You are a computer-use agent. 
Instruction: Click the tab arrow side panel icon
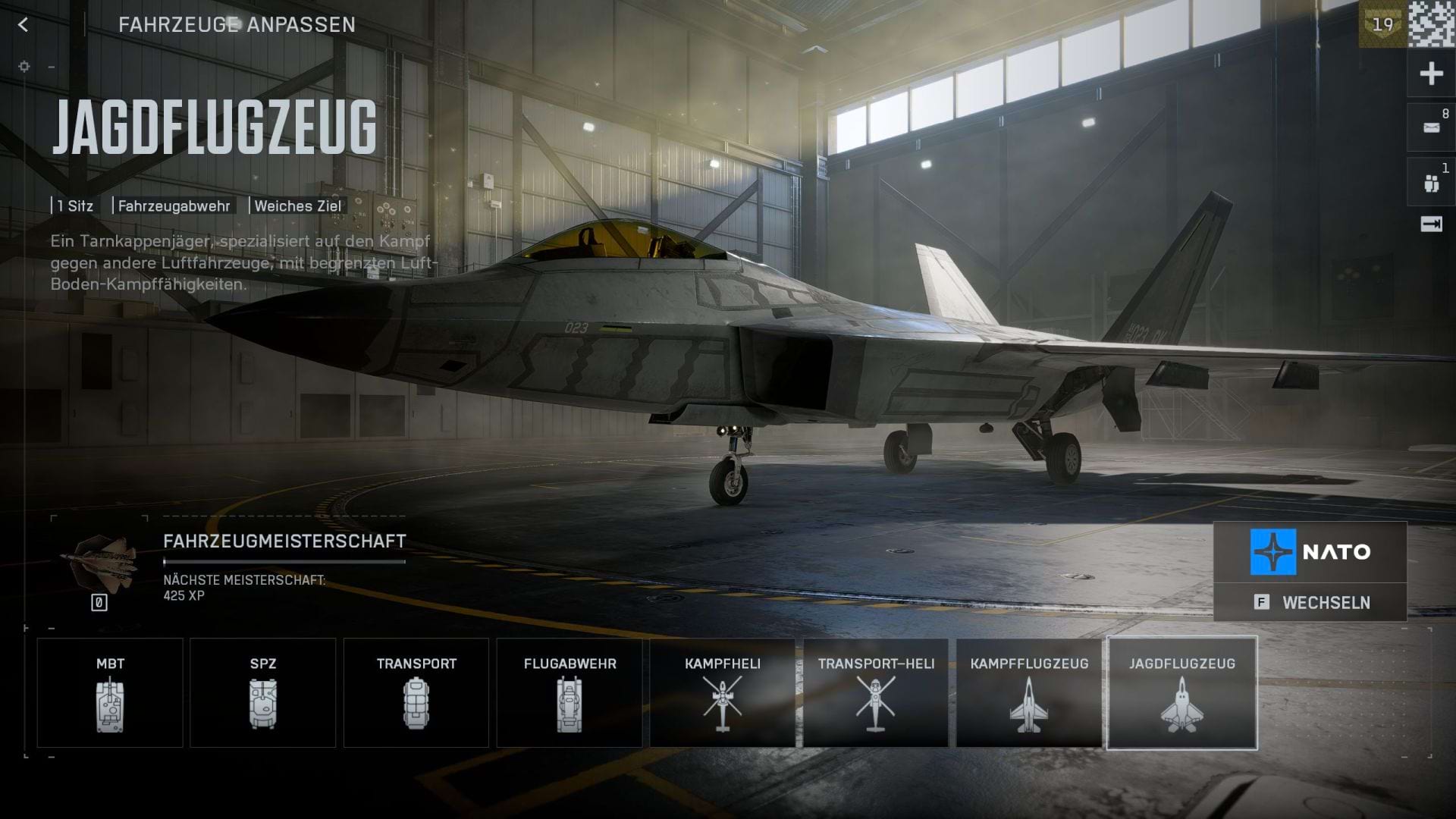click(x=1431, y=224)
